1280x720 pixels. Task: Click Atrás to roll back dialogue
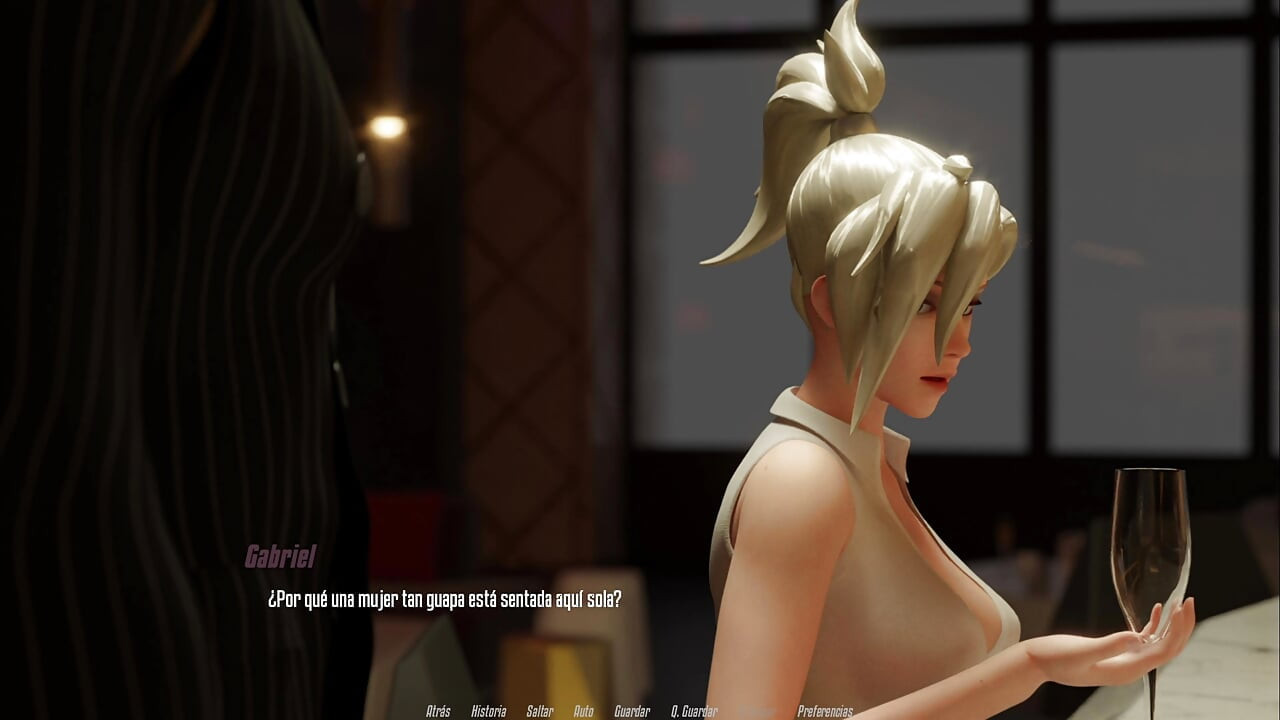[x=437, y=712]
